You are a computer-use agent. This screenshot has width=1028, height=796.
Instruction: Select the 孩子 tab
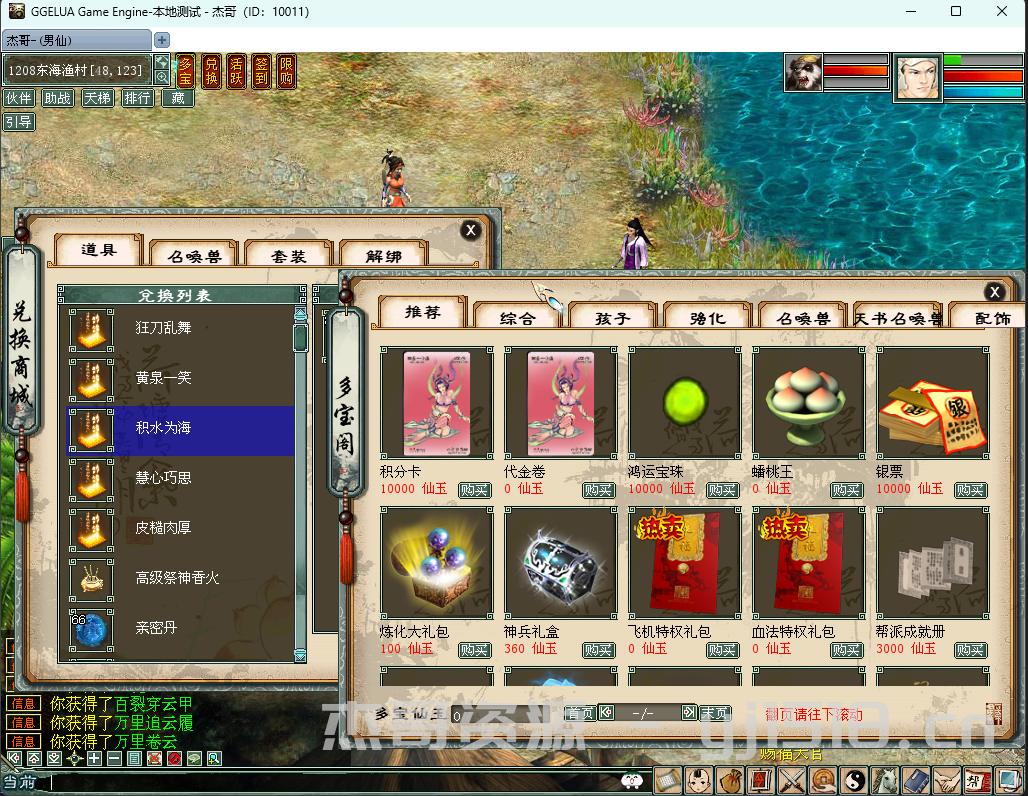click(612, 318)
